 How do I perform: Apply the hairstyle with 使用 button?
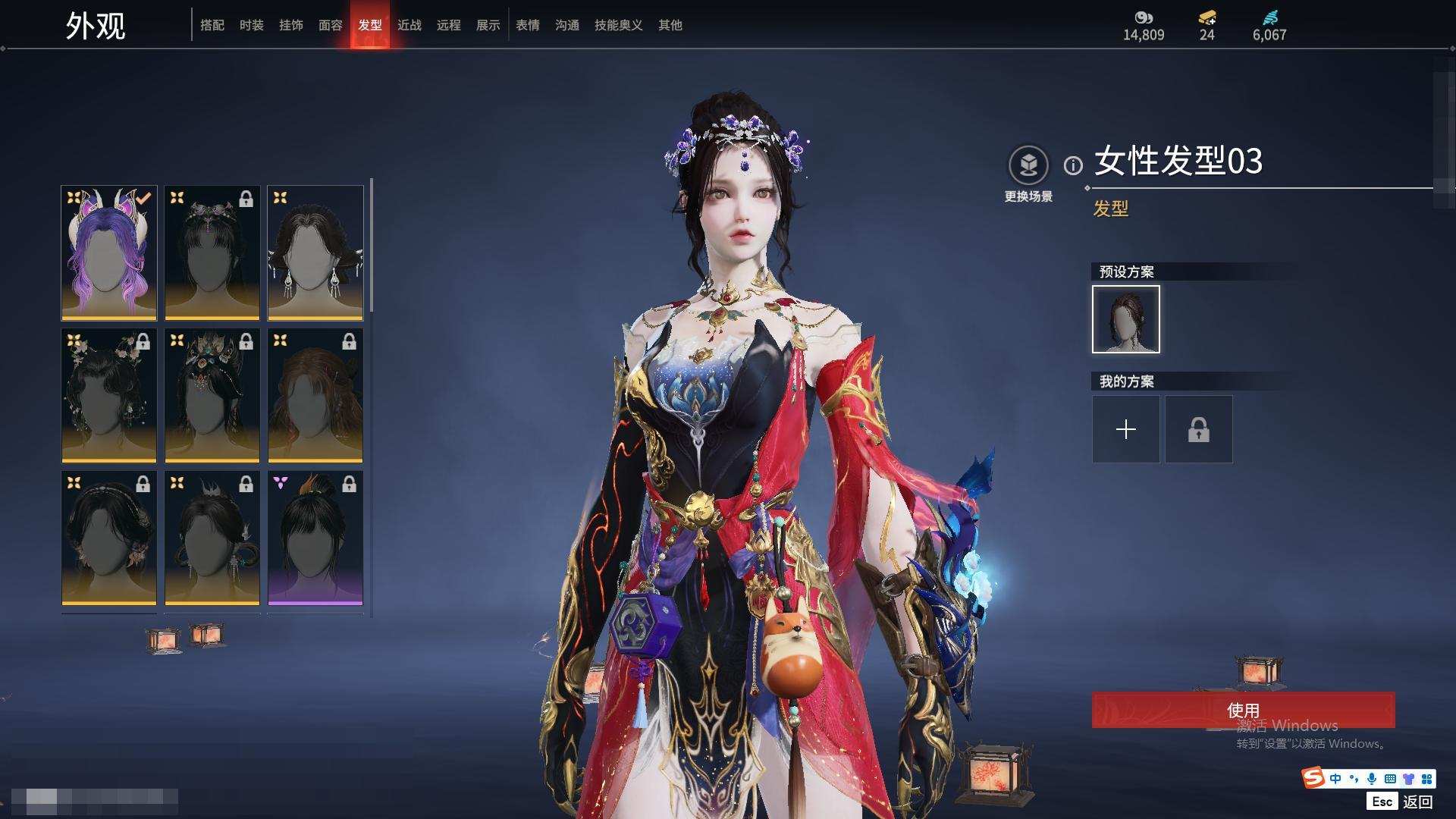point(1243,710)
